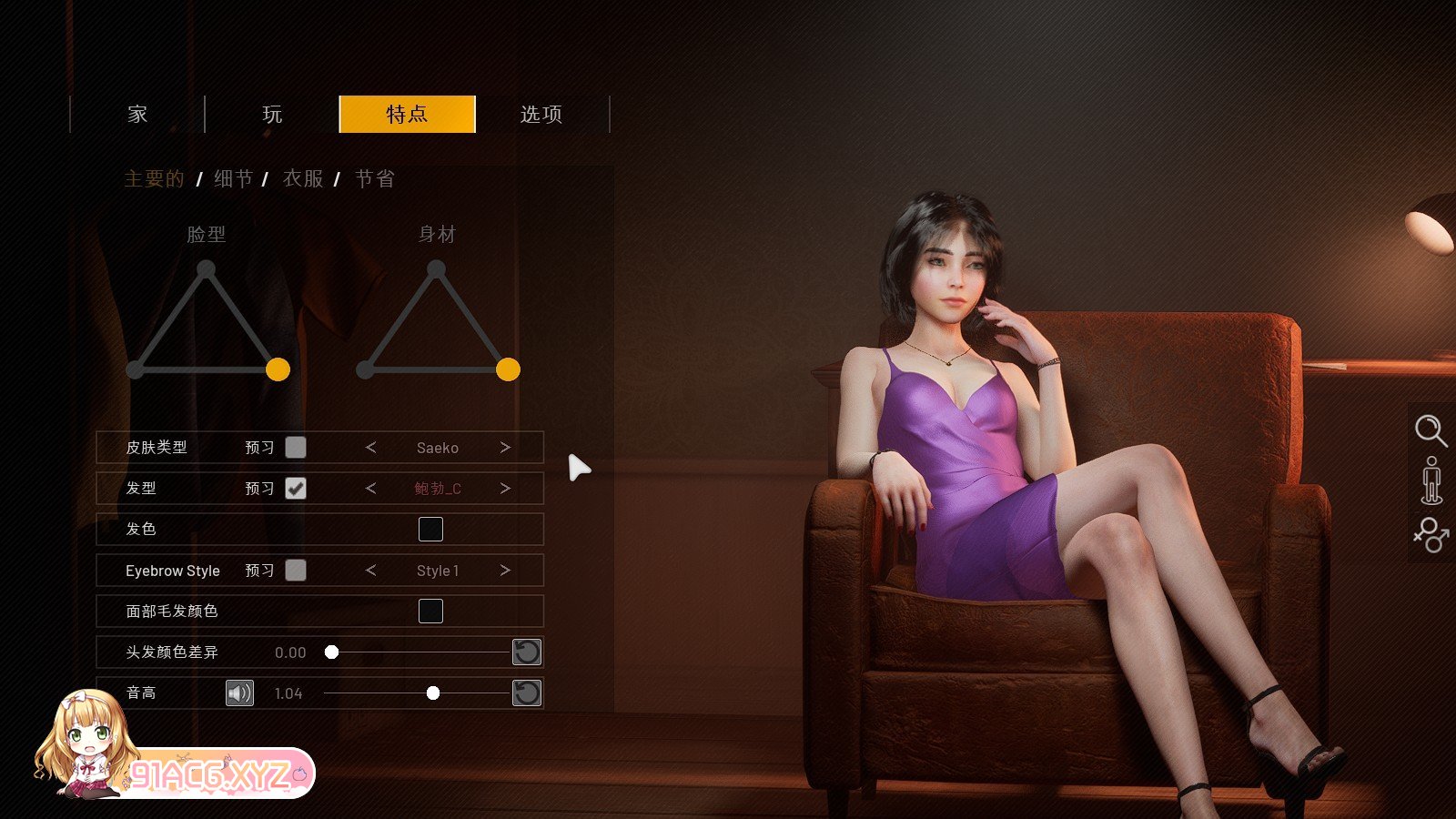Viewport: 1456px width, 819px height.
Task: Open the 玩 (Play) tab
Action: (x=272, y=115)
